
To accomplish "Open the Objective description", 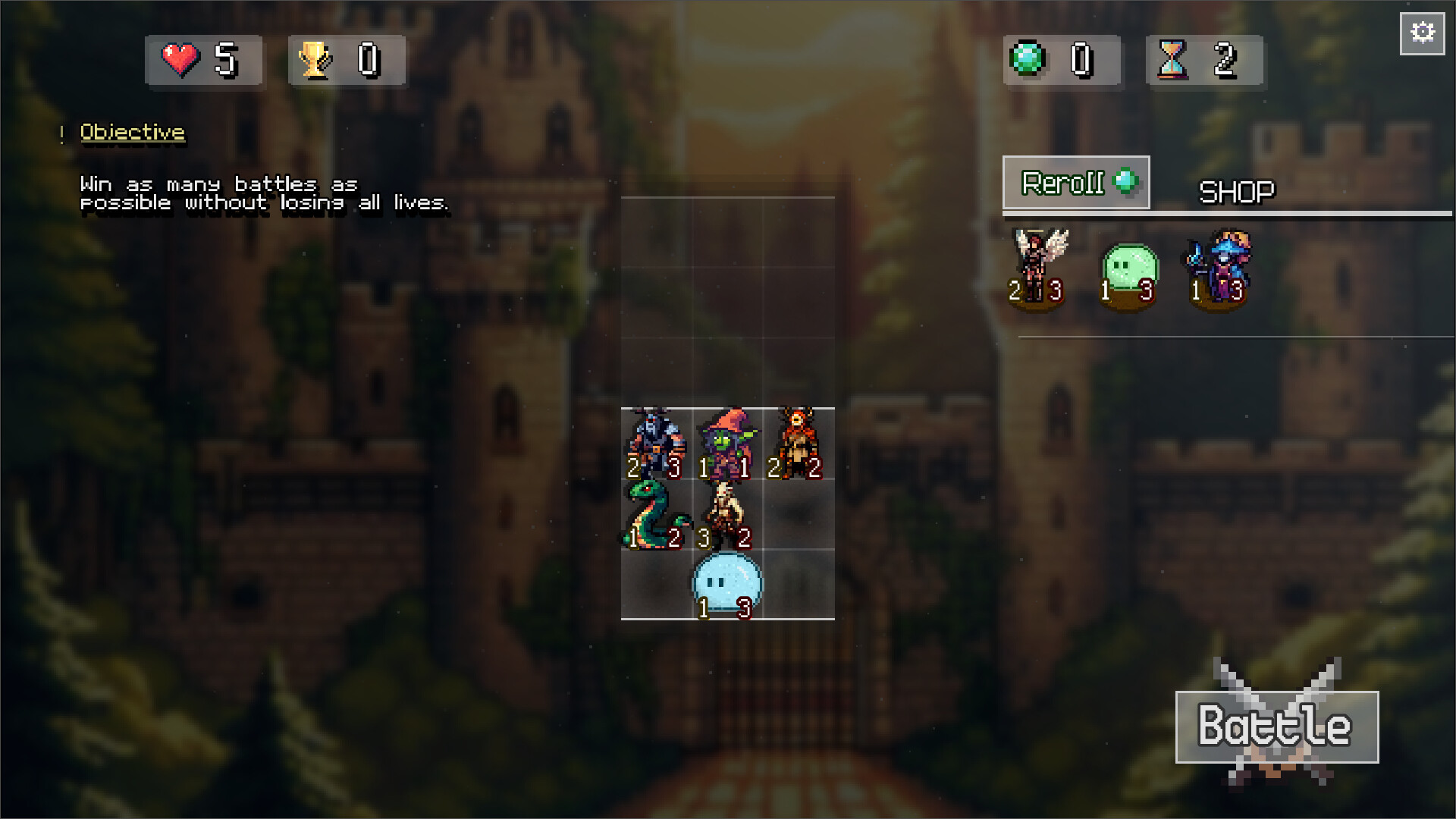I will (x=132, y=131).
